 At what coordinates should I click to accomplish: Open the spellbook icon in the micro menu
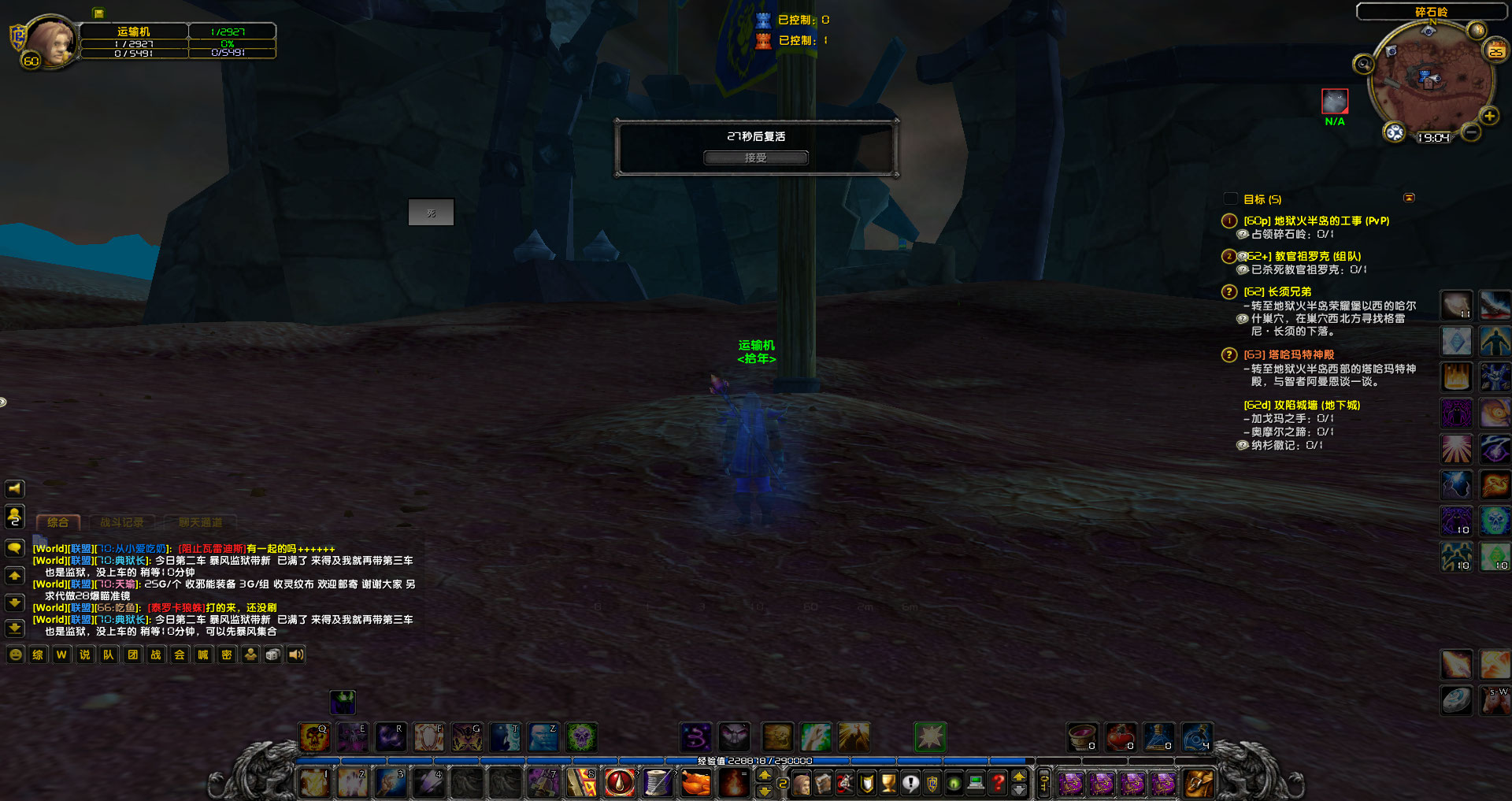pyautogui.click(x=823, y=783)
